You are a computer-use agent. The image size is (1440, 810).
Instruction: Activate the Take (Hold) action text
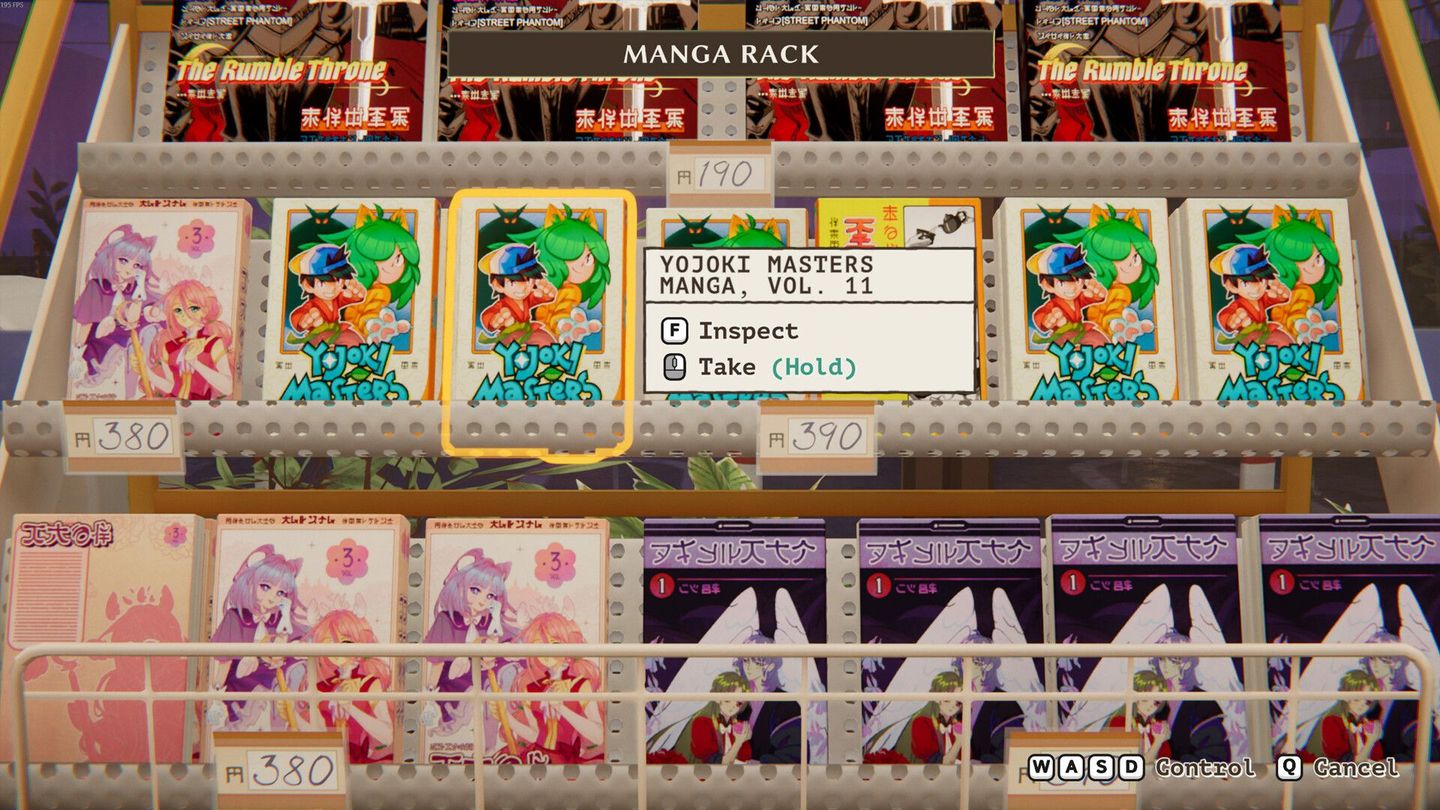(x=775, y=366)
